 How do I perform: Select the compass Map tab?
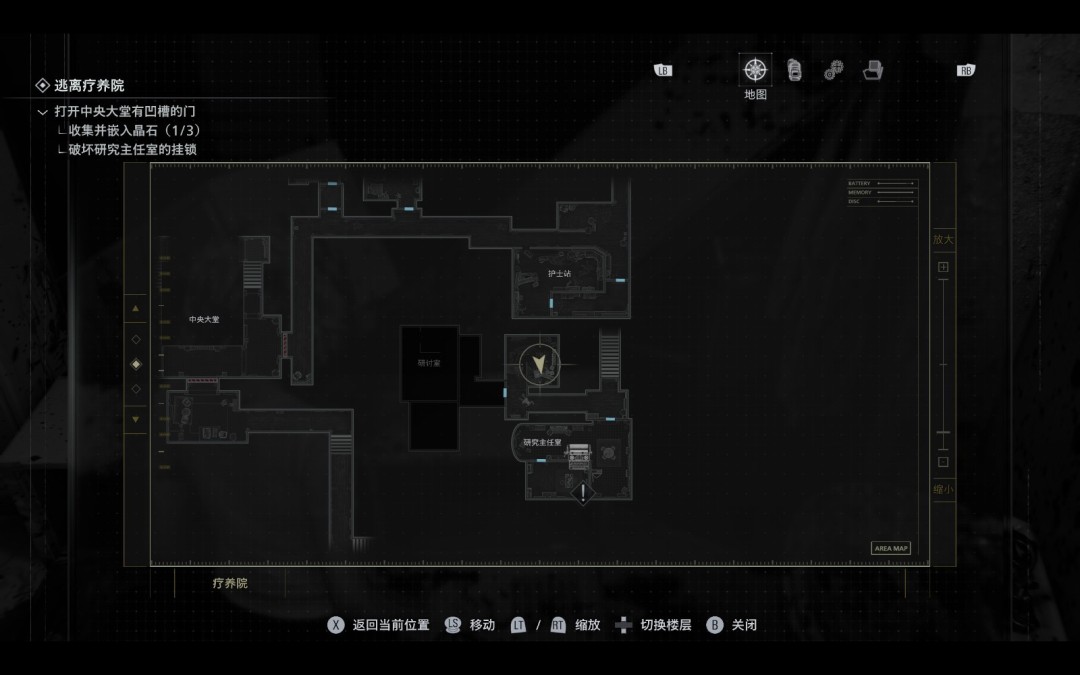click(755, 70)
